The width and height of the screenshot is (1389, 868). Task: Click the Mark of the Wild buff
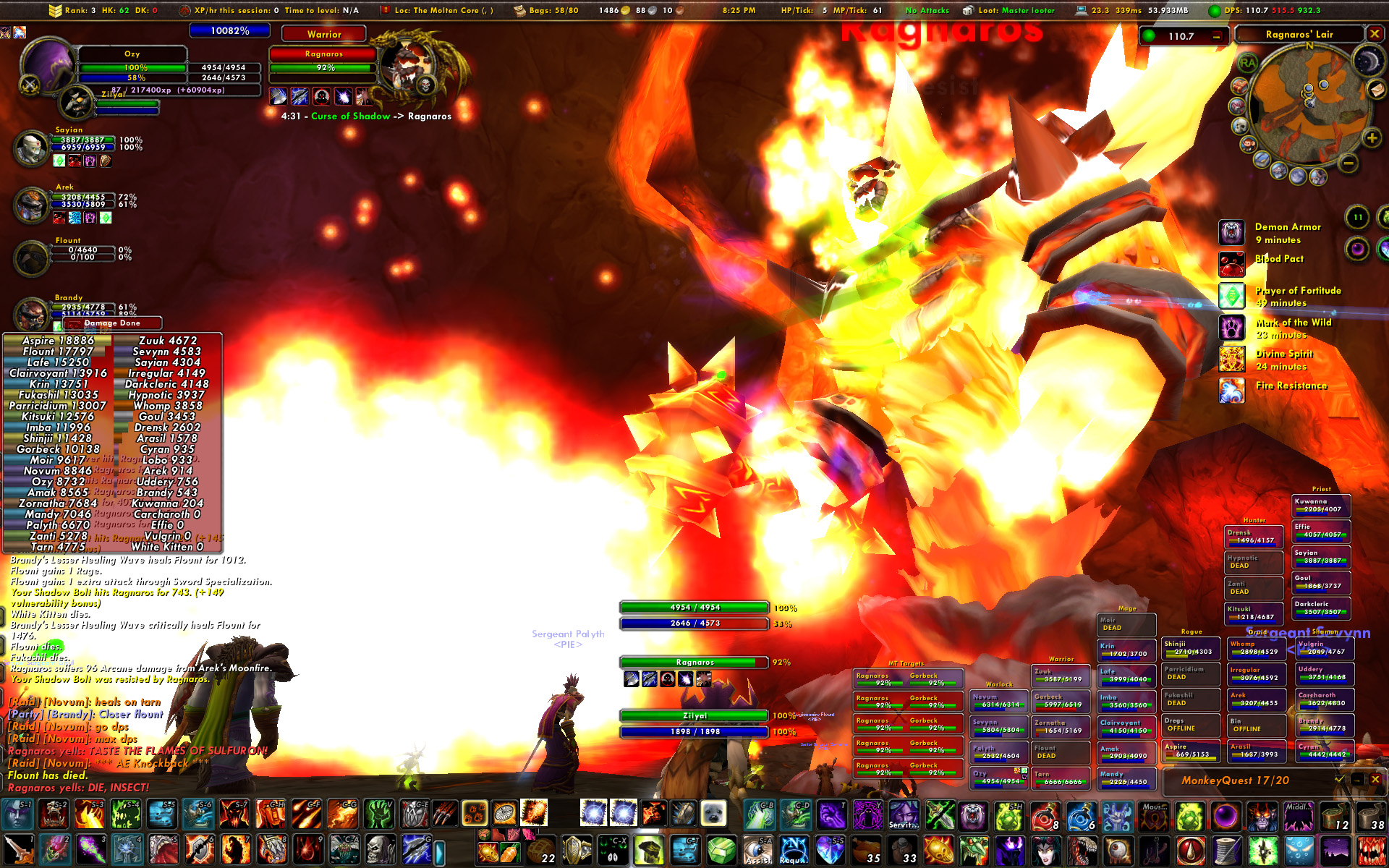tap(1231, 328)
